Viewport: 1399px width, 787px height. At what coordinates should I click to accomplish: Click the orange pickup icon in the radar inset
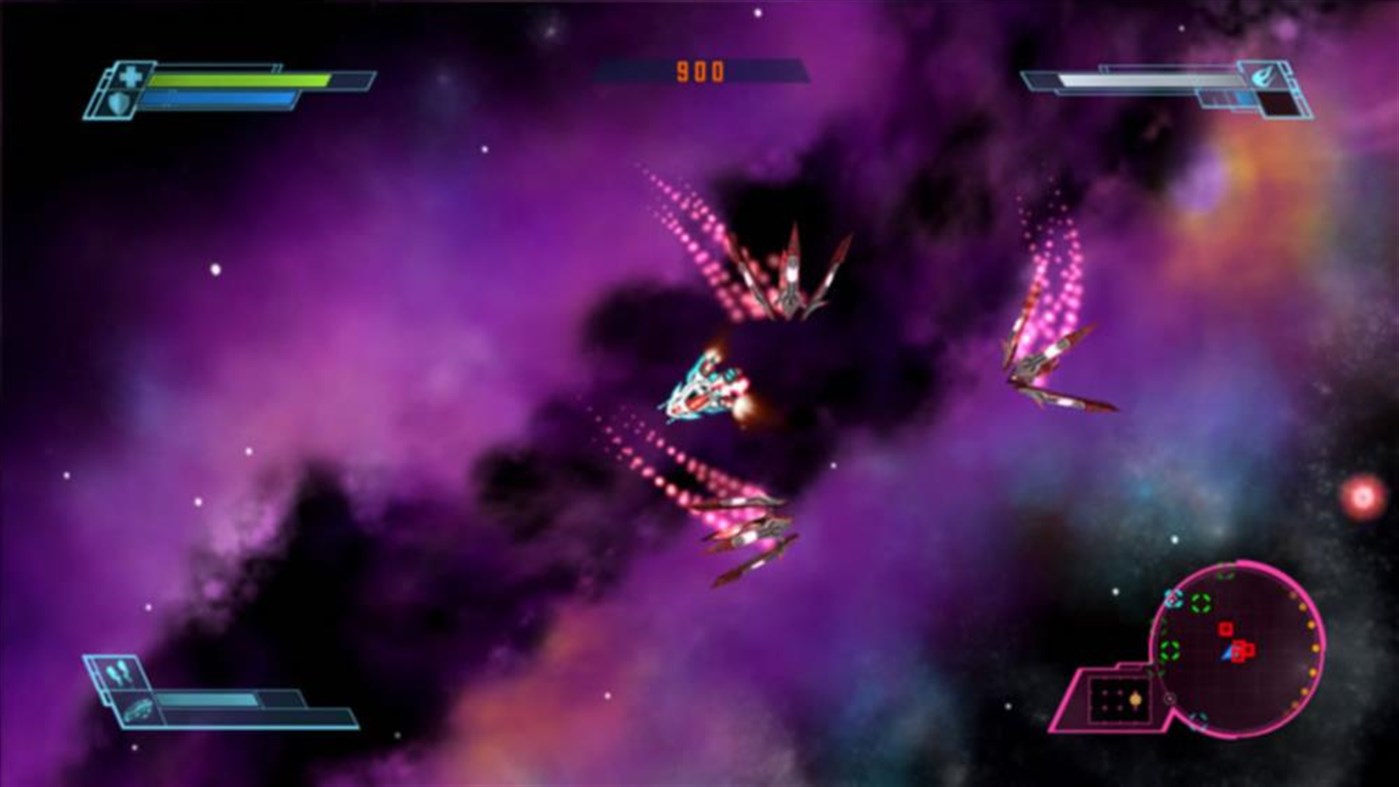pos(1134,700)
